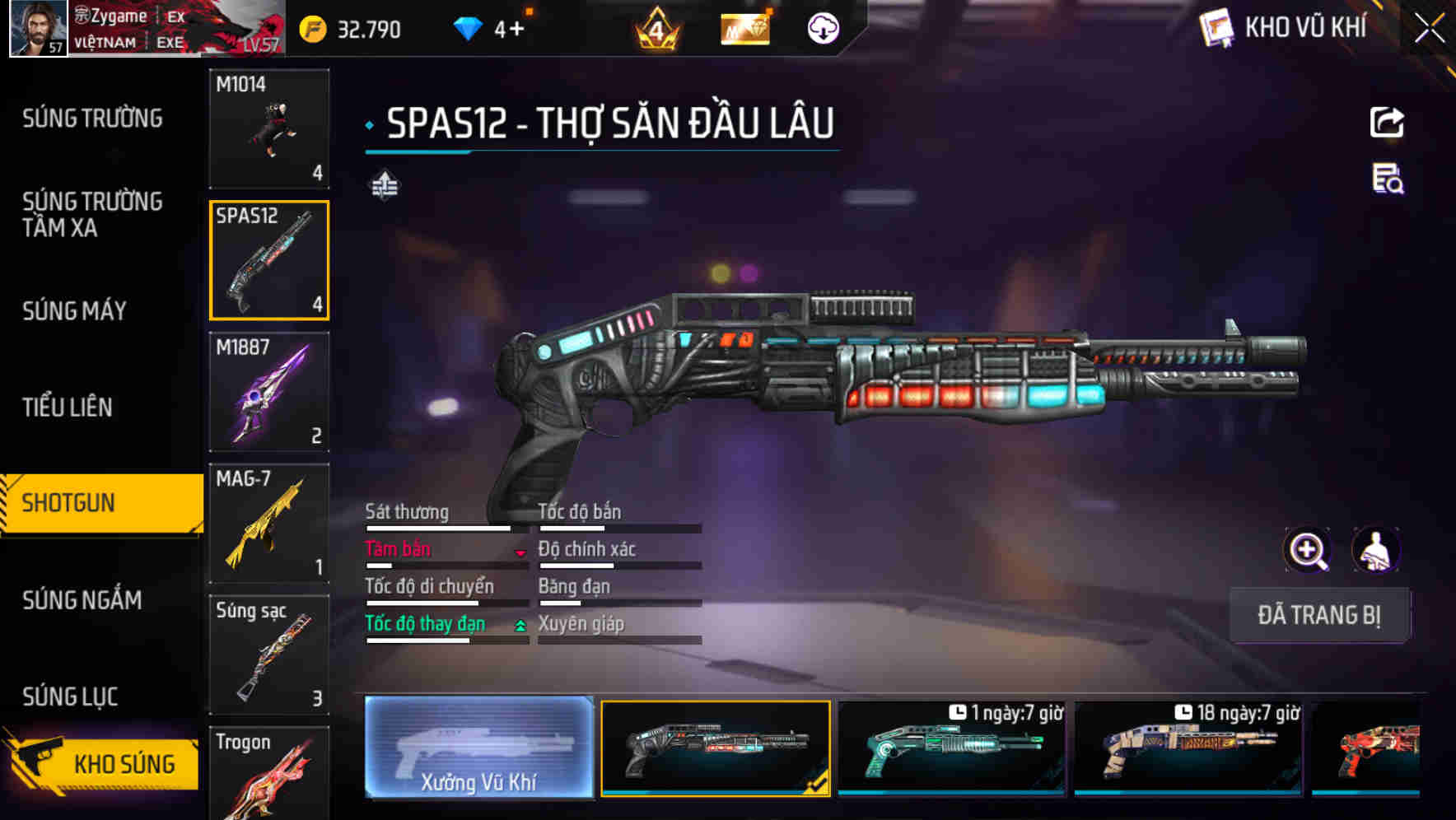1456x820 pixels.
Task: Choose the MAG-7 weapon tile
Action: (x=269, y=524)
